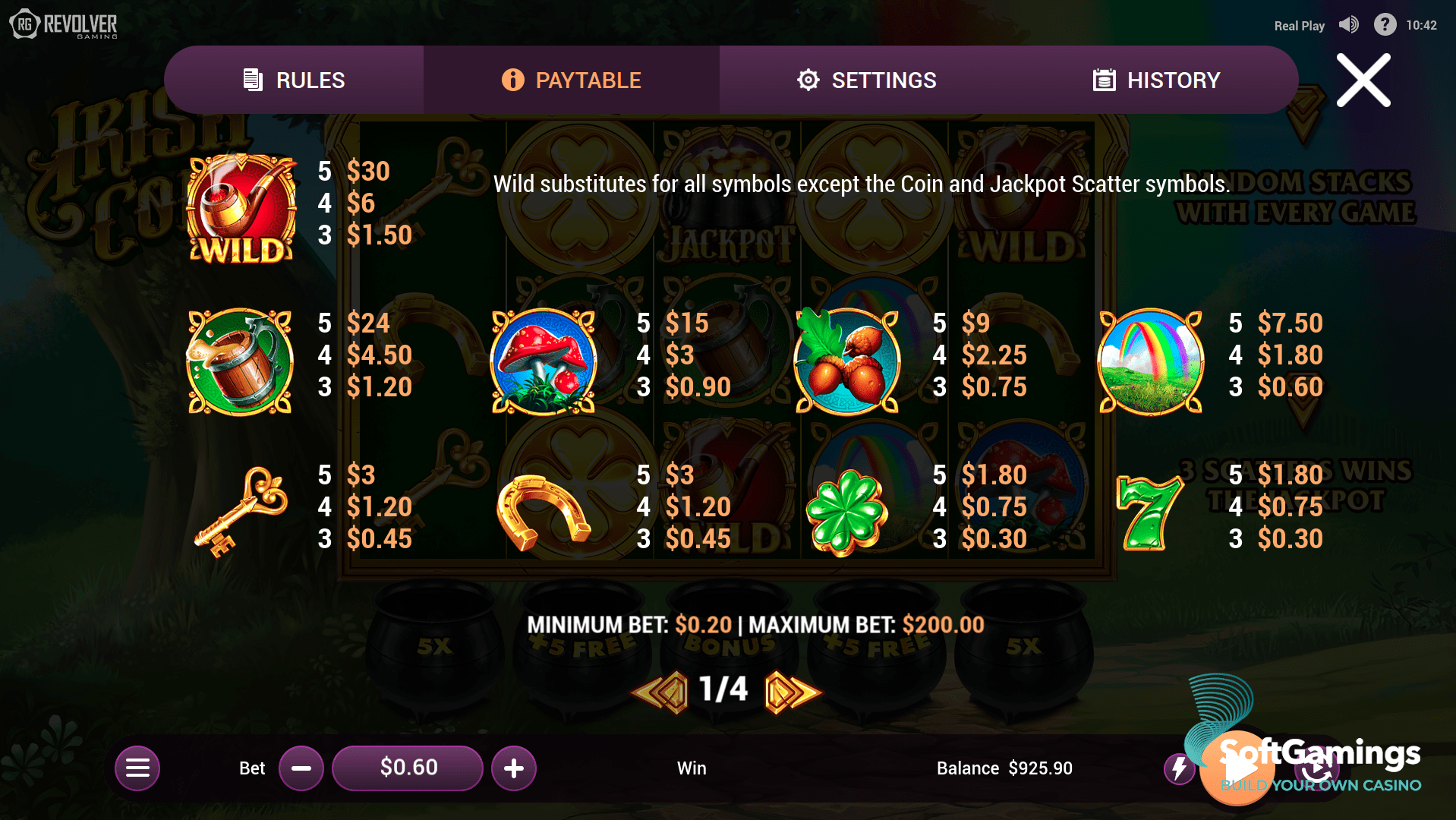Open the hamburger menu button
Viewport: 1456px width, 820px height.
click(x=137, y=768)
